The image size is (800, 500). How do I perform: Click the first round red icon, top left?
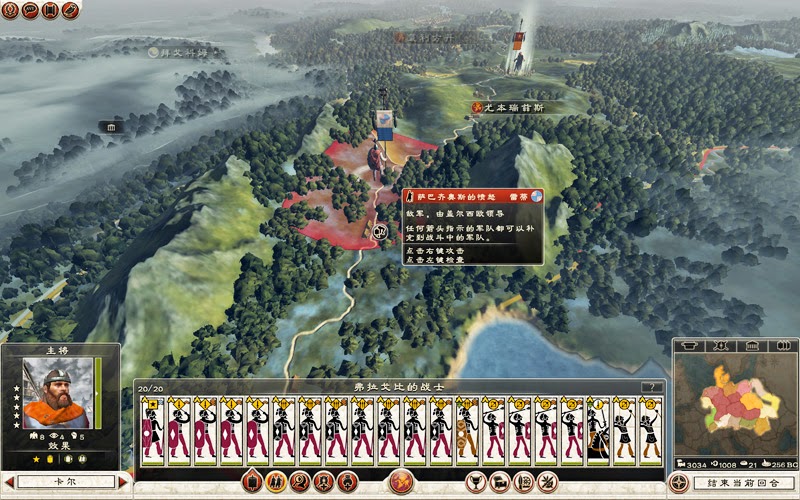(x=10, y=10)
